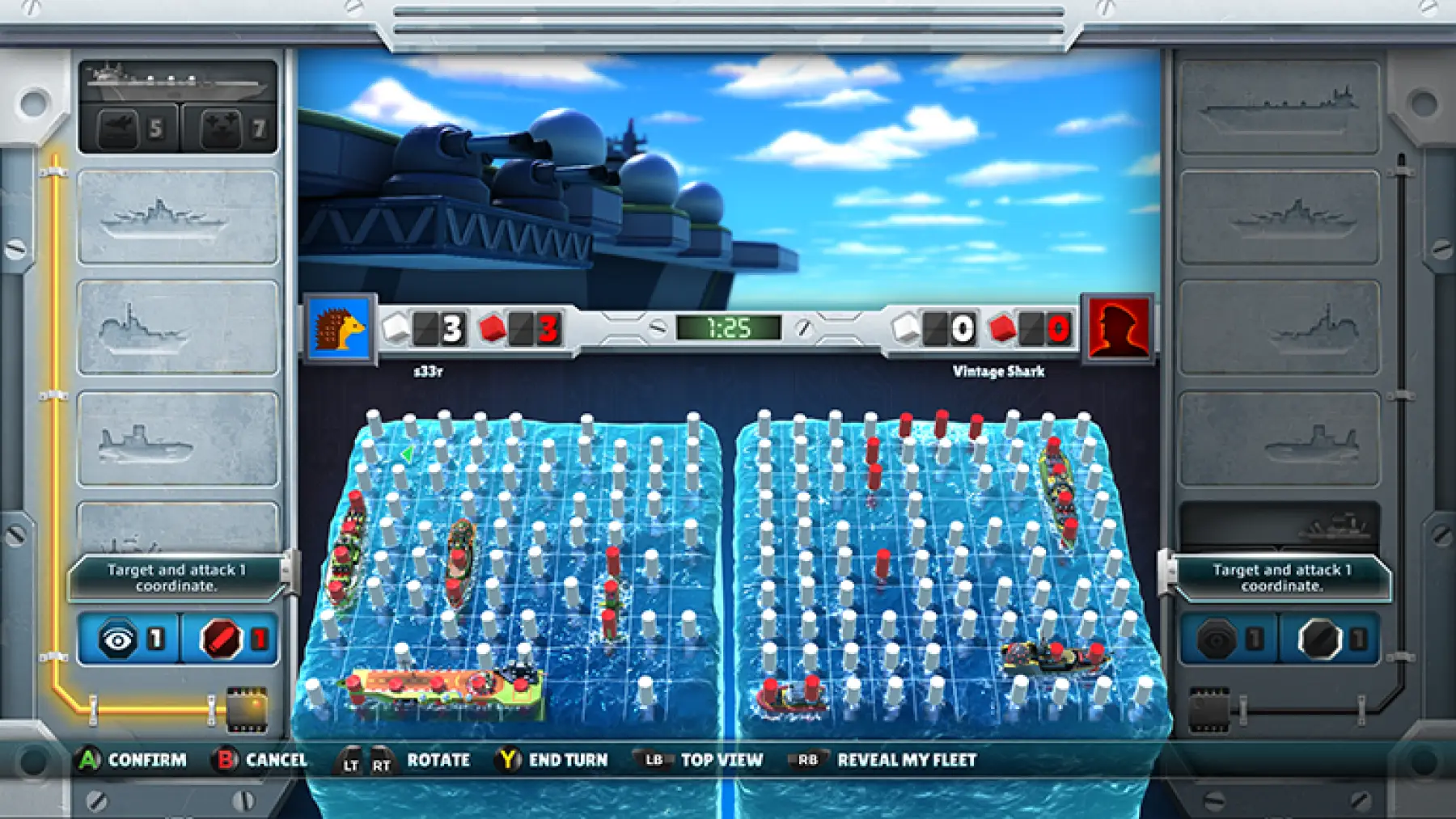Click the opponent's greyed-out attack ability
The width and height of the screenshot is (1456, 819).
point(1329,640)
